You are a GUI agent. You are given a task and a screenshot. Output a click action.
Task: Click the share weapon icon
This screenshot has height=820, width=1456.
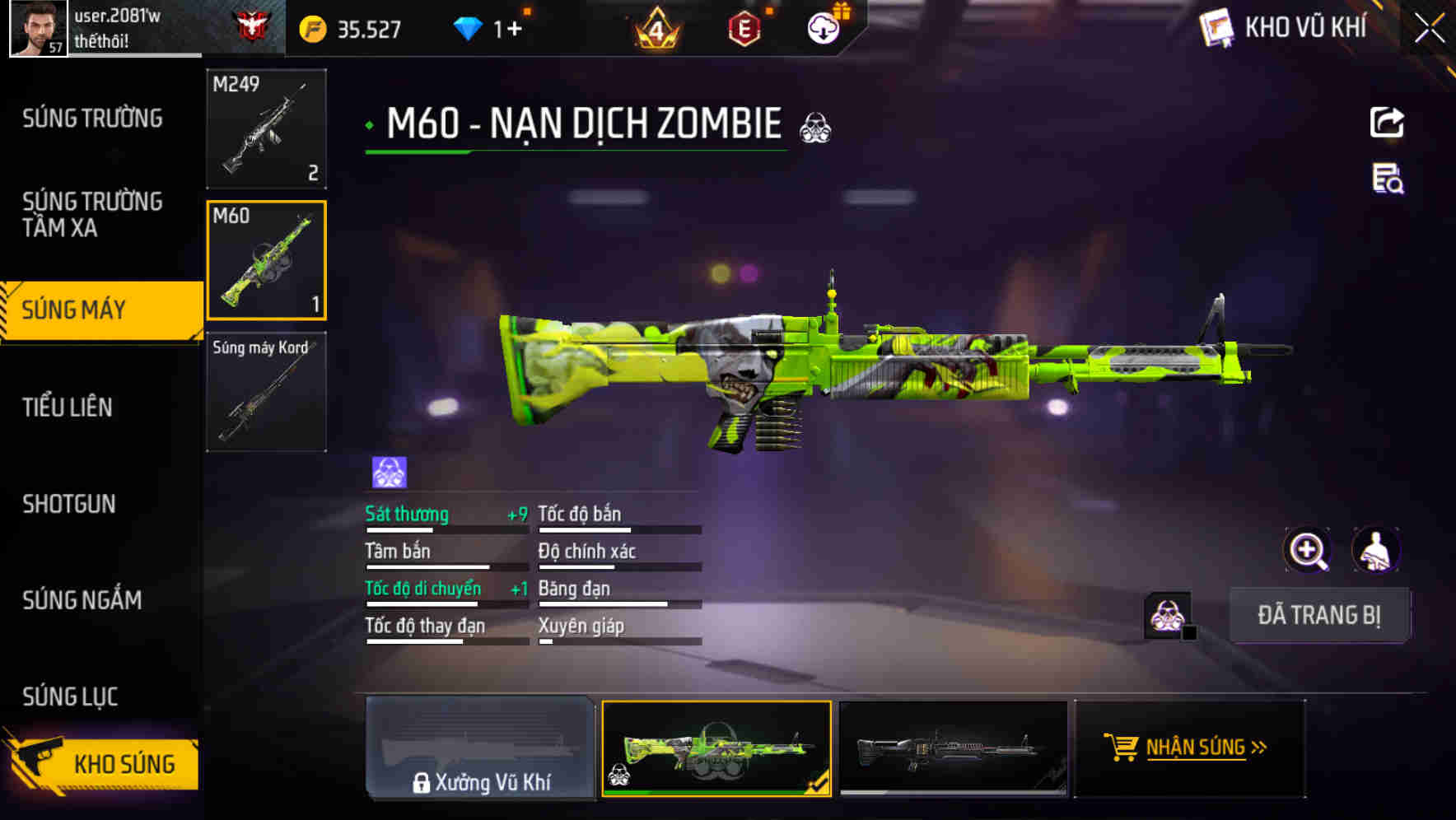coord(1388,122)
